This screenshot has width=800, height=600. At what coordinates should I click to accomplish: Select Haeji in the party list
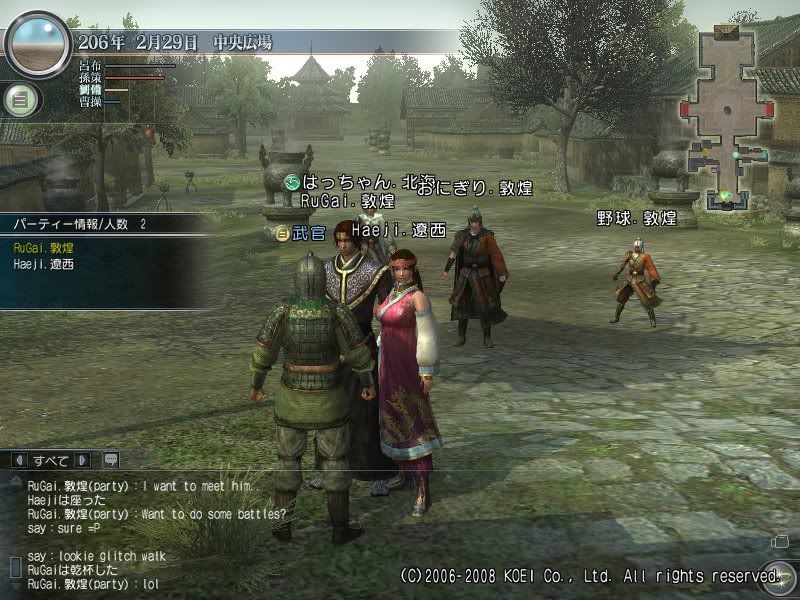[44, 264]
